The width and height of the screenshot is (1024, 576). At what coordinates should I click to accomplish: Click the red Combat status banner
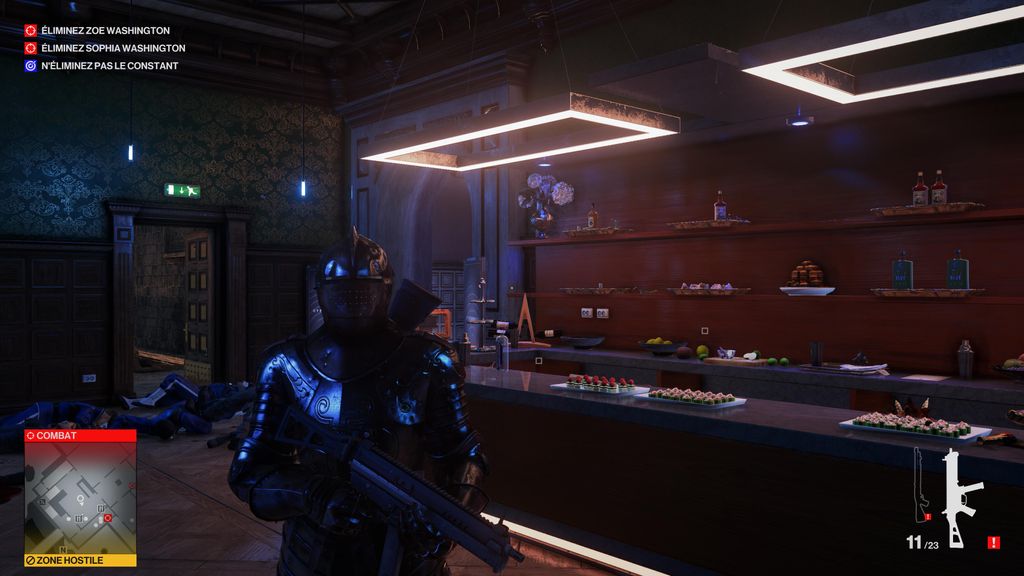point(80,436)
